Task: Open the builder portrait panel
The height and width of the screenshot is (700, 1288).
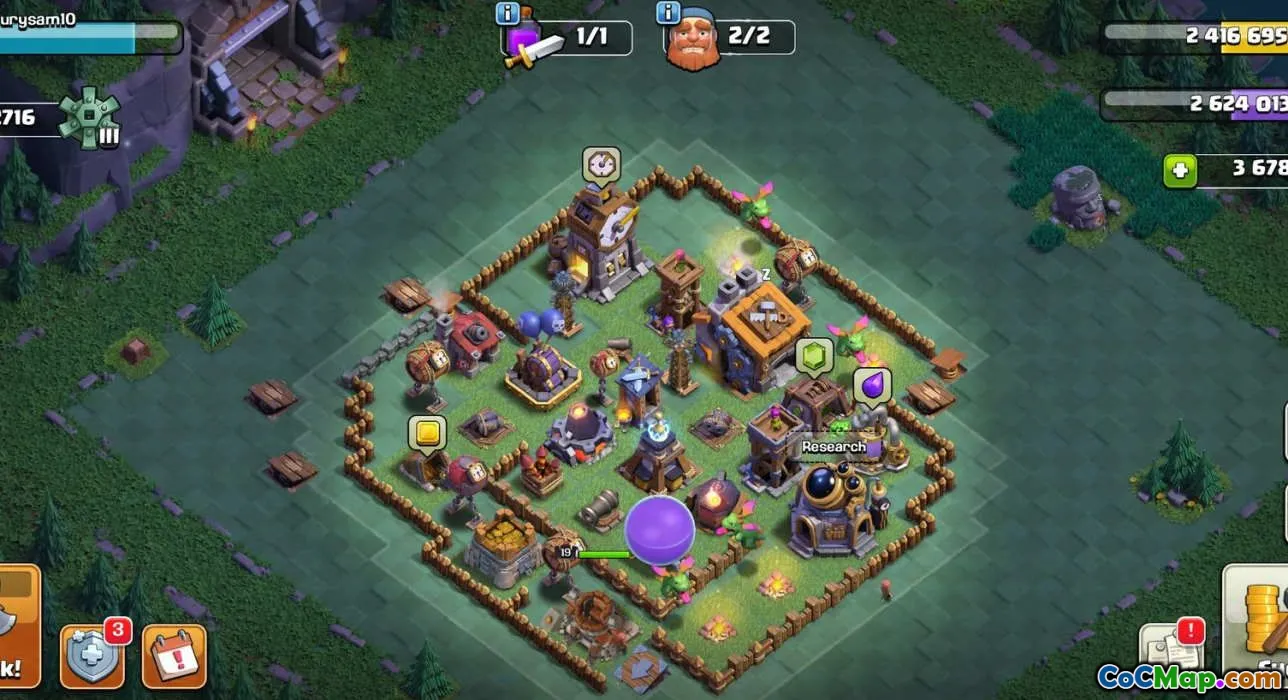Action: (692, 42)
